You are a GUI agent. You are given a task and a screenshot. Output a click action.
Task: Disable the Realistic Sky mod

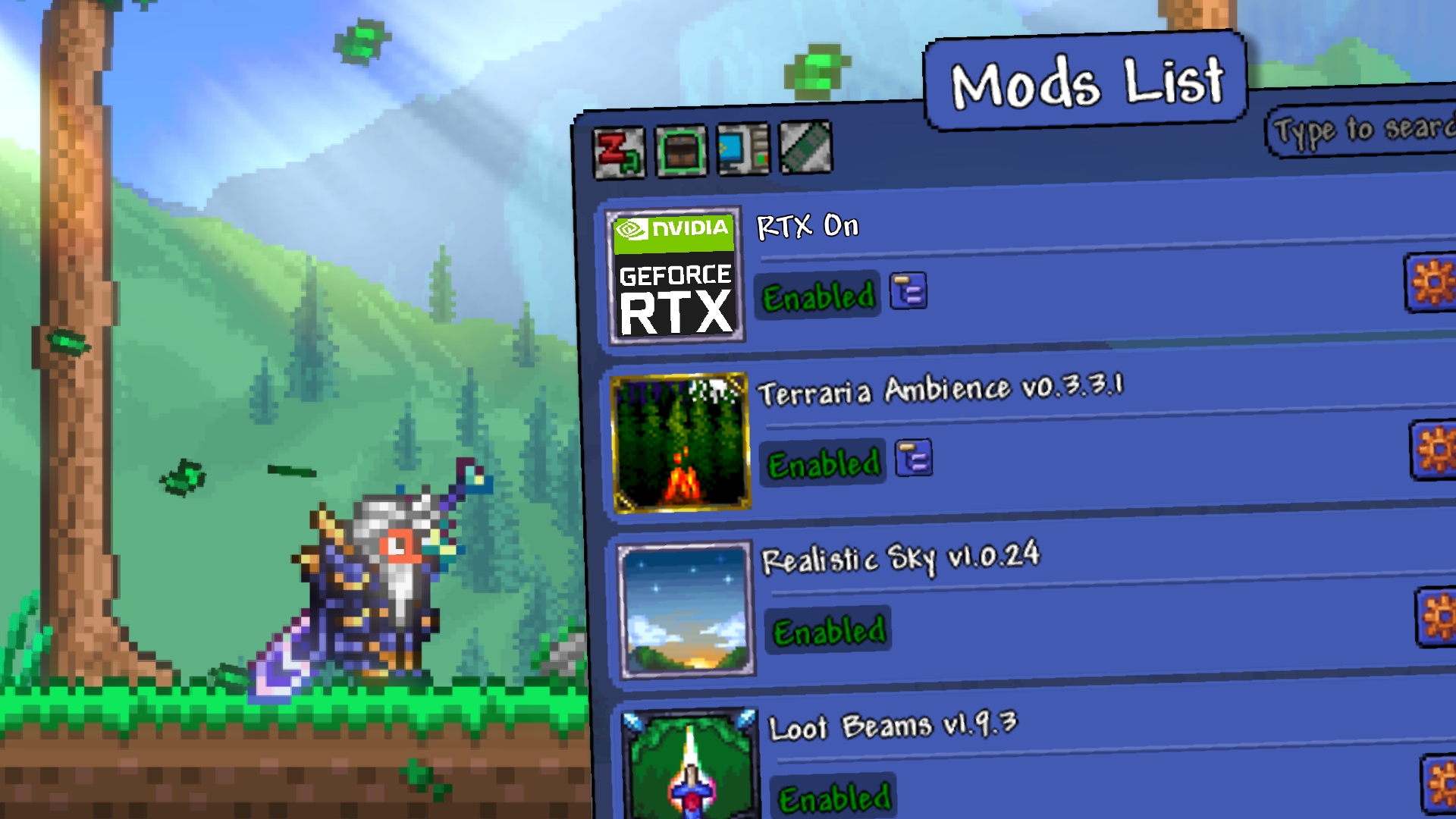[829, 630]
